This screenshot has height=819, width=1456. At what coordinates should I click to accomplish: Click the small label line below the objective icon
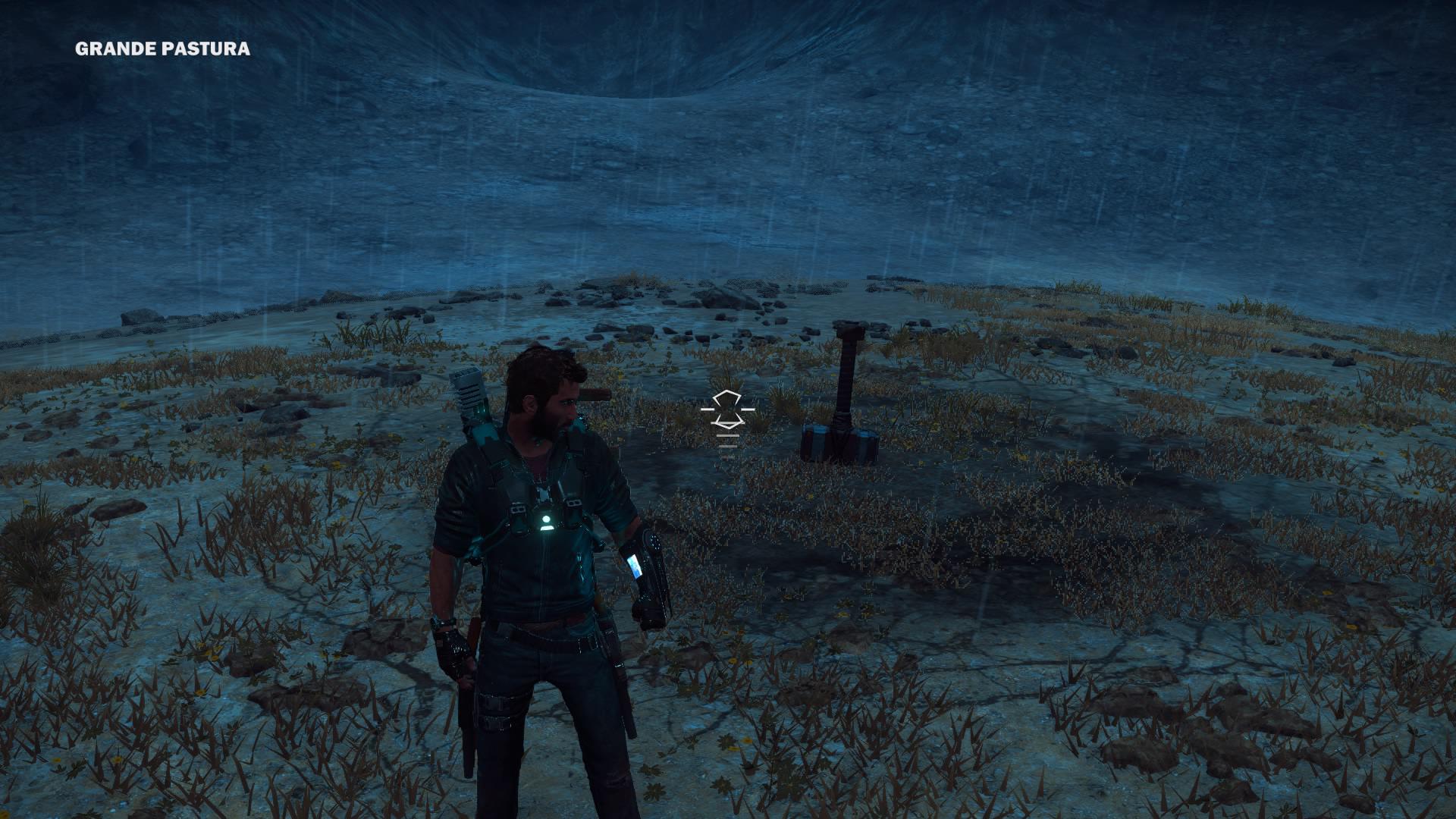pos(728,447)
